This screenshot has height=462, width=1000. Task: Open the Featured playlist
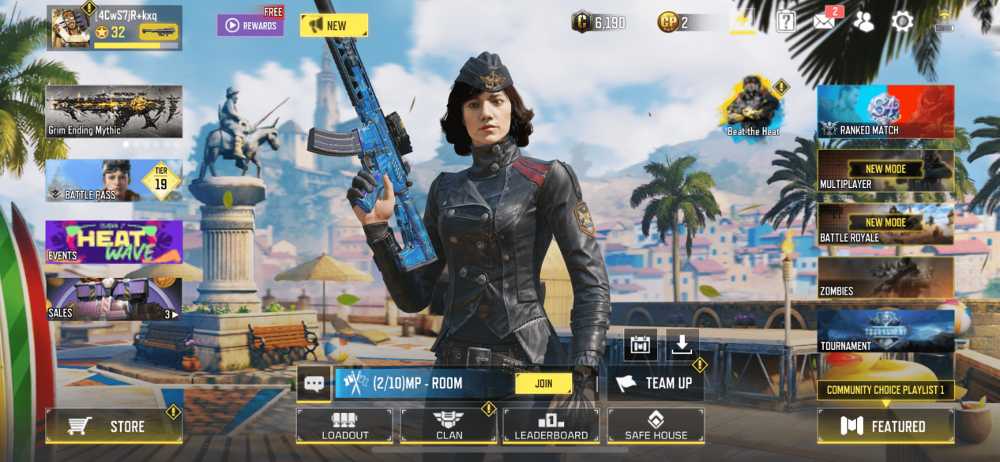[885, 426]
